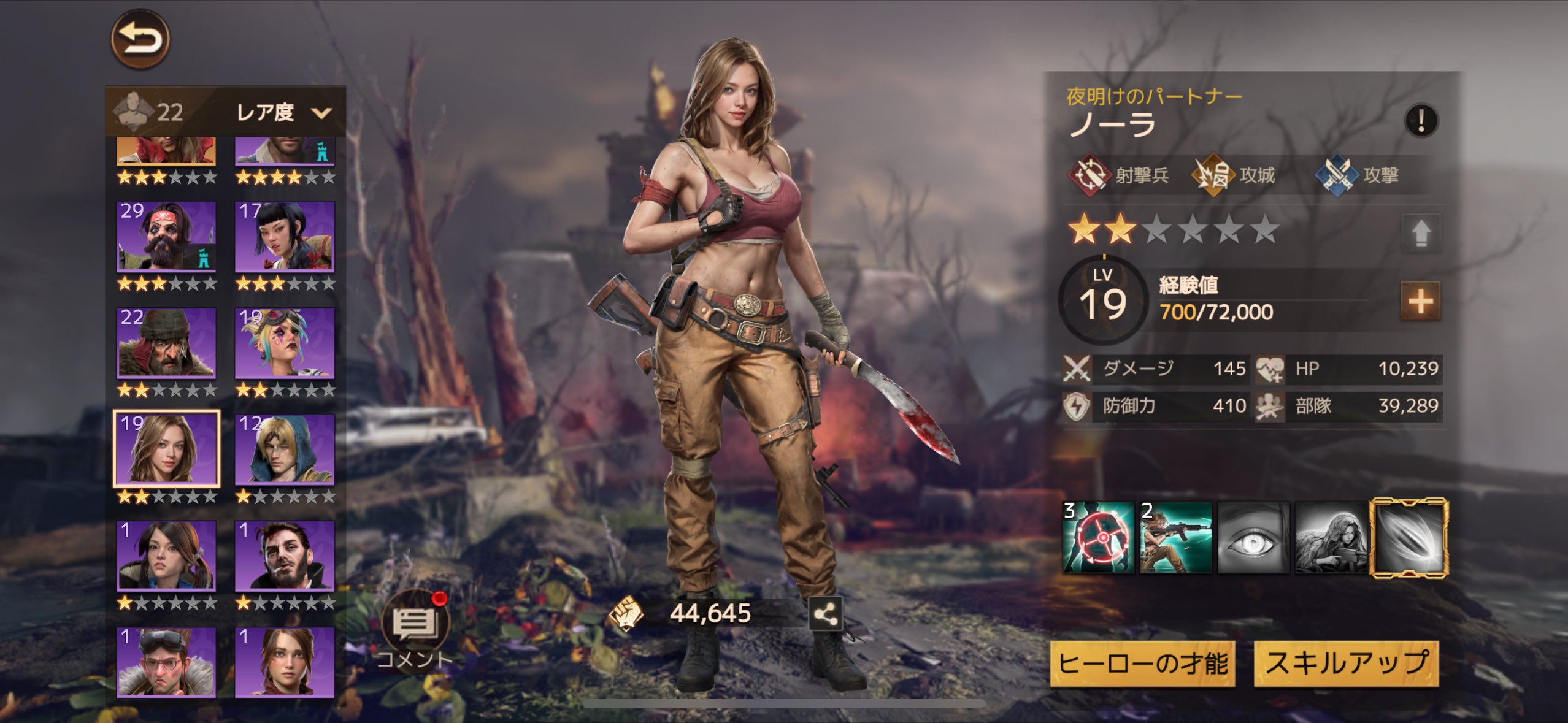Inspect the gold-framed slash skill icon

[1409, 538]
